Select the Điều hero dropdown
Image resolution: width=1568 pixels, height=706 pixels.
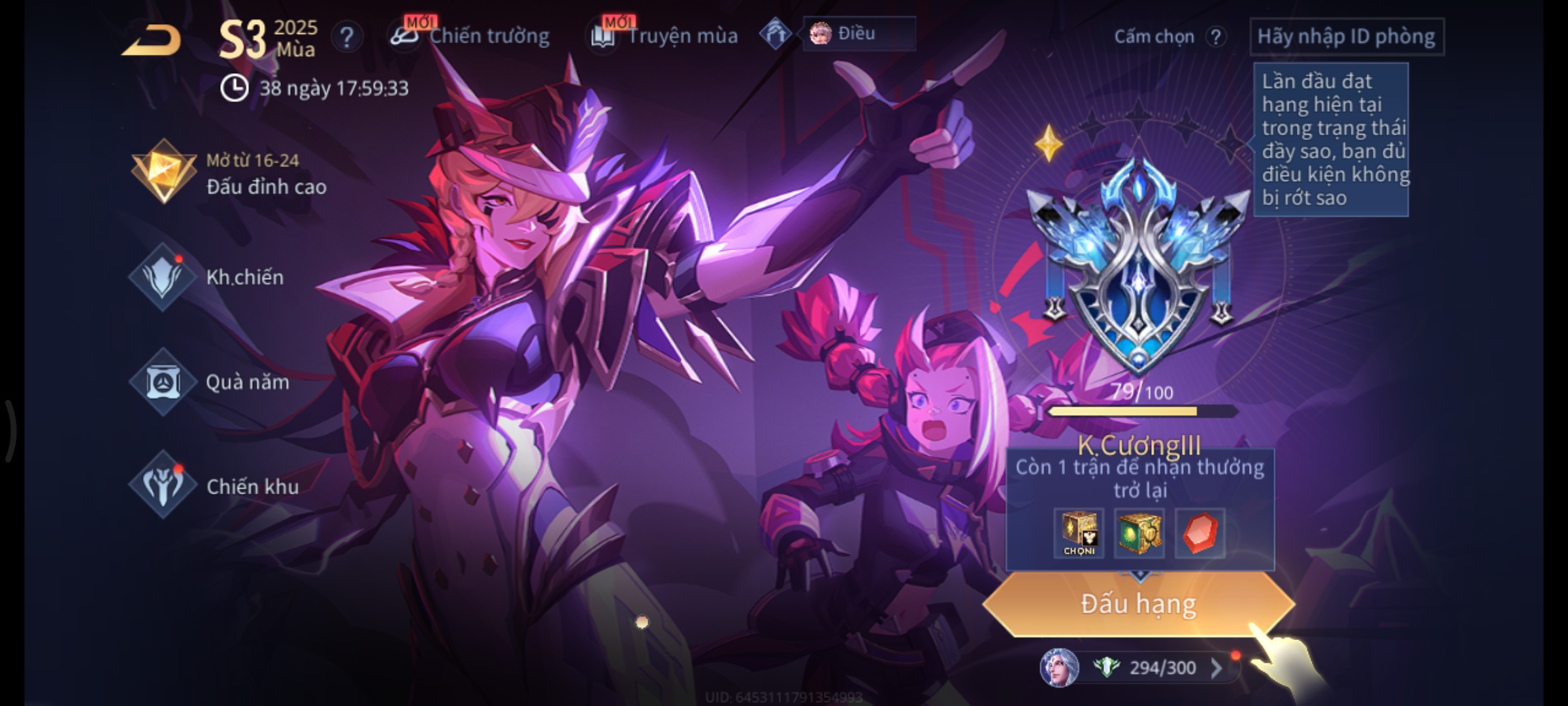[858, 33]
